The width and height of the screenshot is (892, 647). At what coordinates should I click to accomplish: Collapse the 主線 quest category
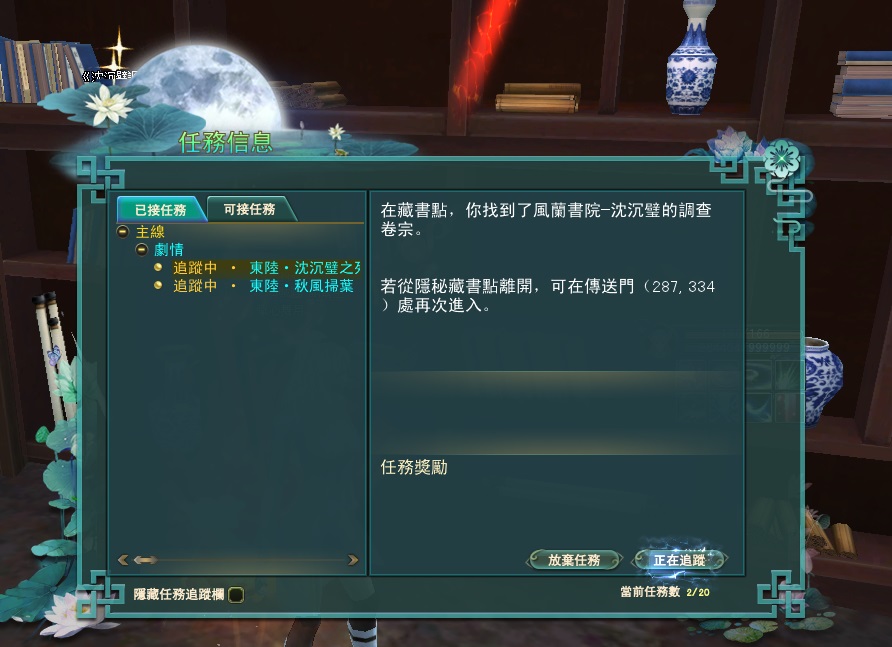[x=123, y=232]
